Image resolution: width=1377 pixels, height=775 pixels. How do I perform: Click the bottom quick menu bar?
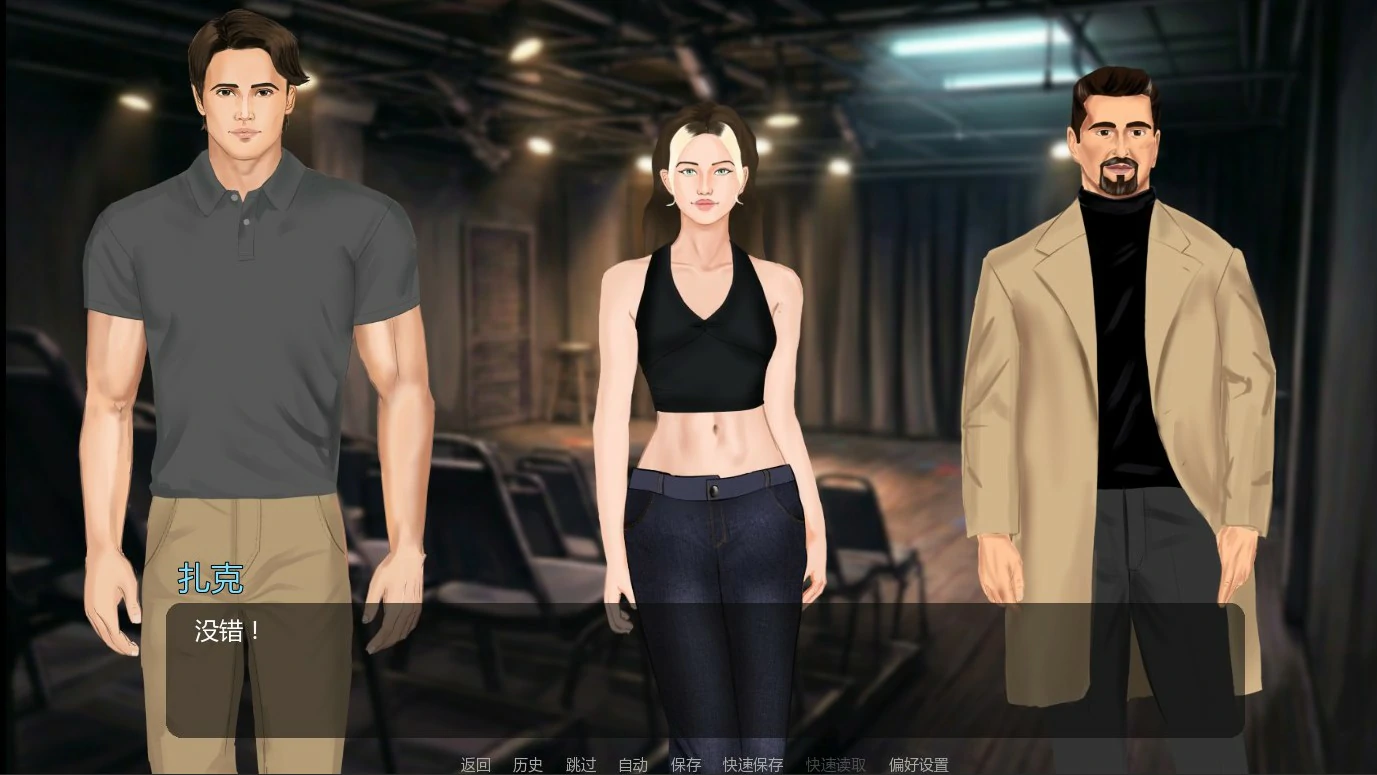[x=688, y=765]
